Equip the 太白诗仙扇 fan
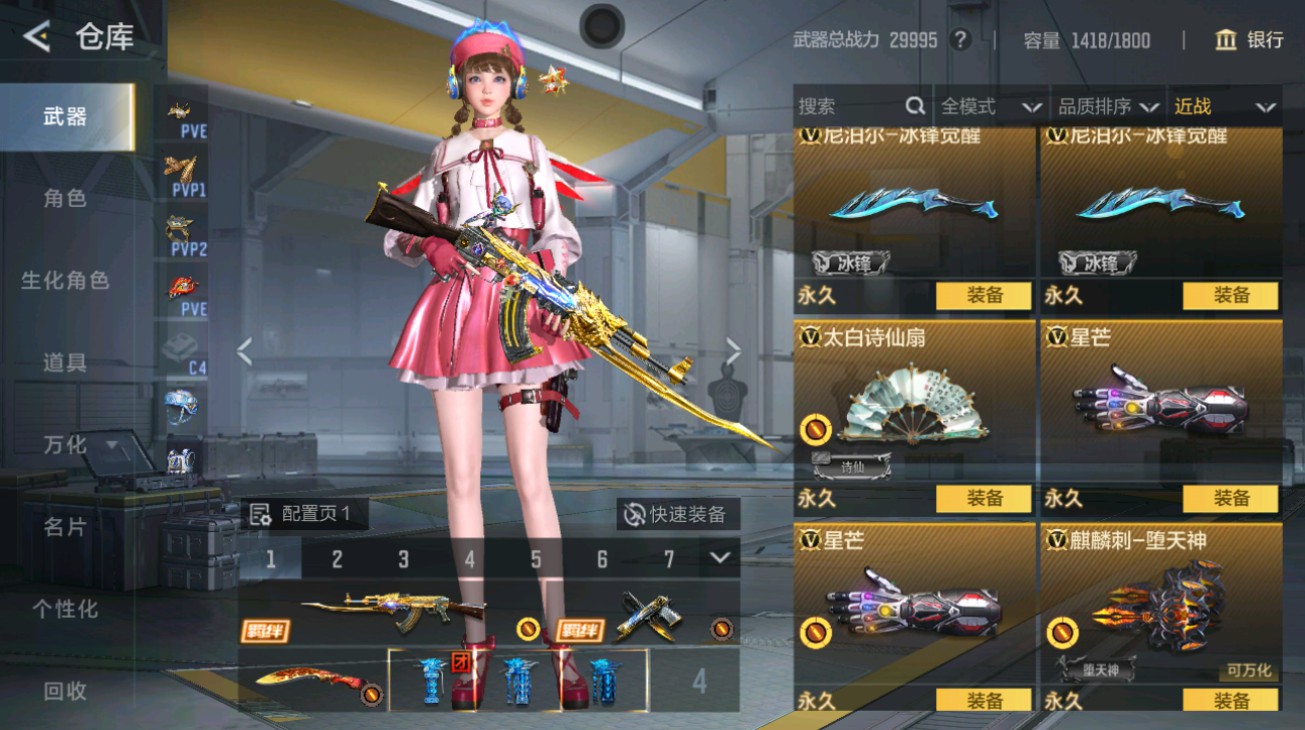 985,498
